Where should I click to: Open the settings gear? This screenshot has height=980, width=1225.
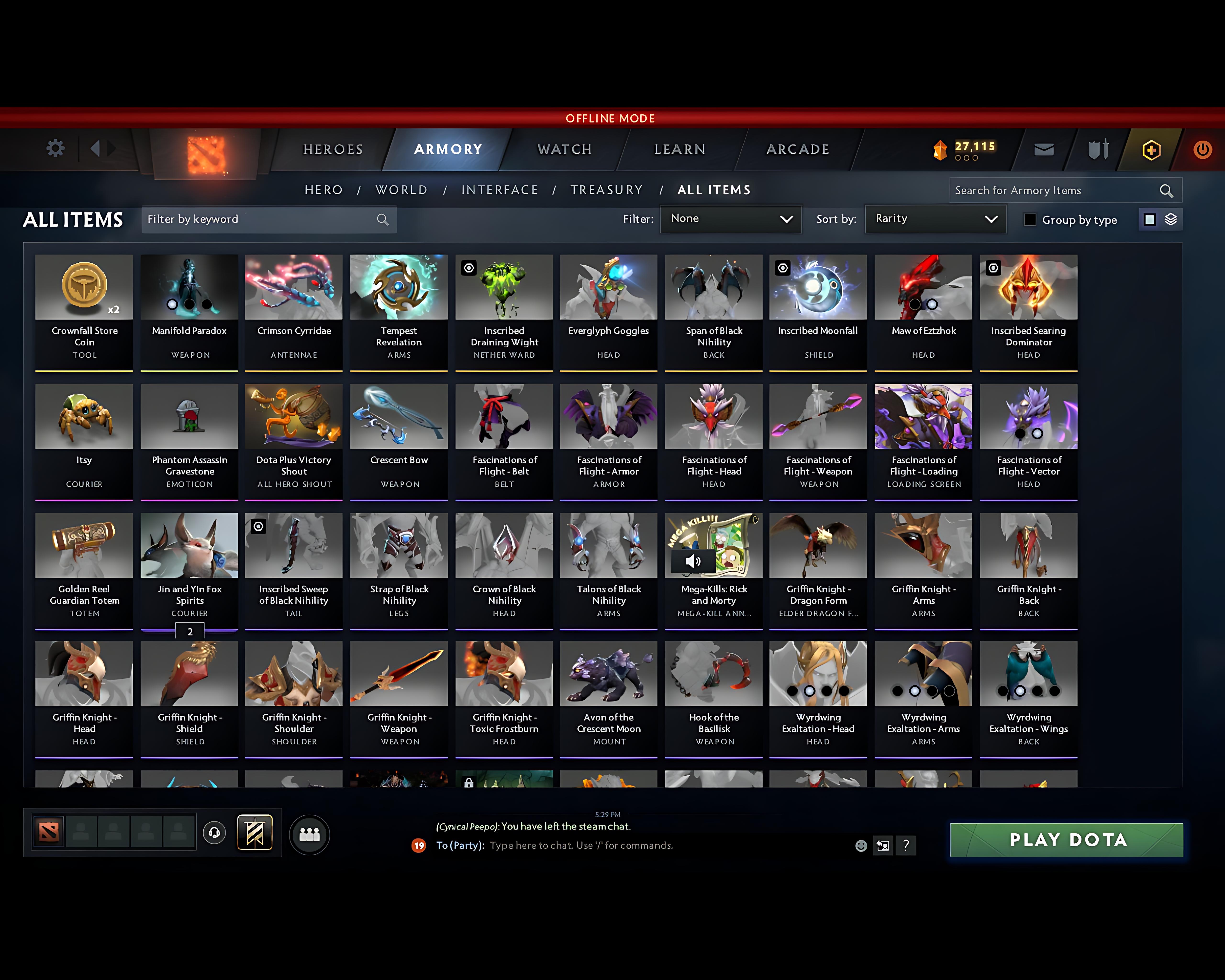(55, 148)
